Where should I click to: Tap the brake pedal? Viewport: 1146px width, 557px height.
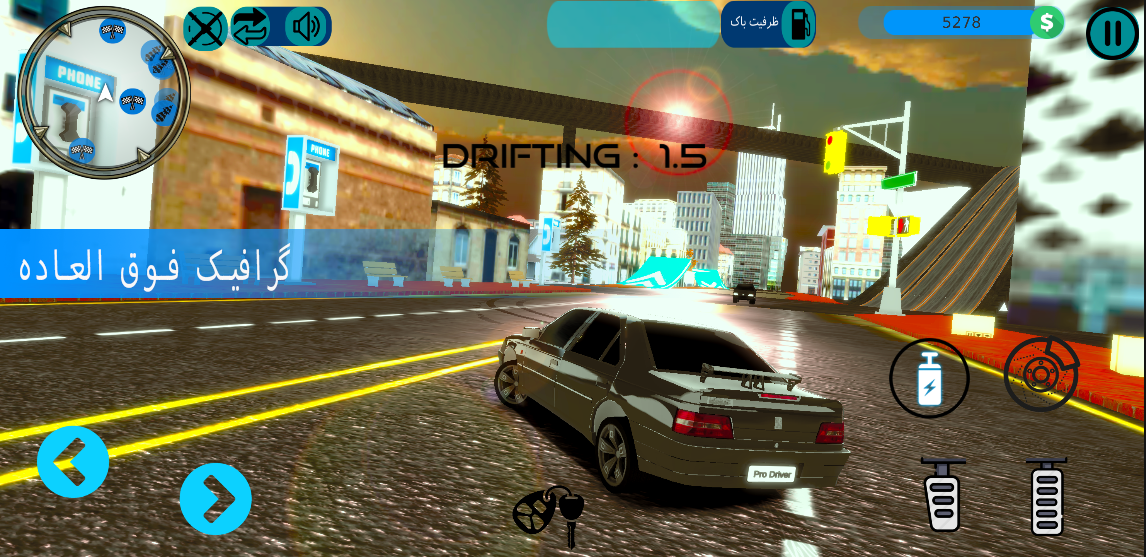pos(943,494)
